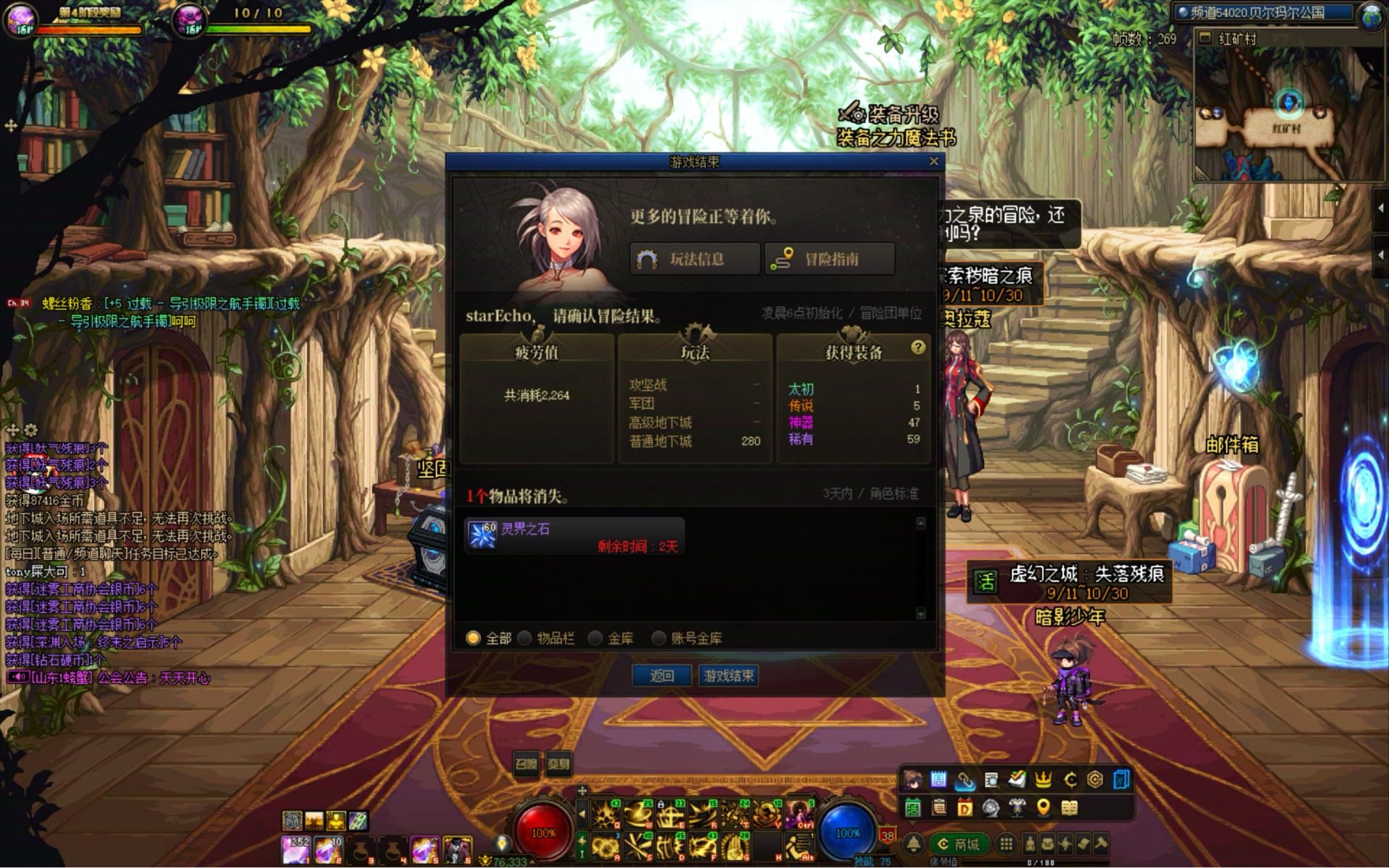
Task: Show help for the 获得装备 panel
Action: (918, 347)
